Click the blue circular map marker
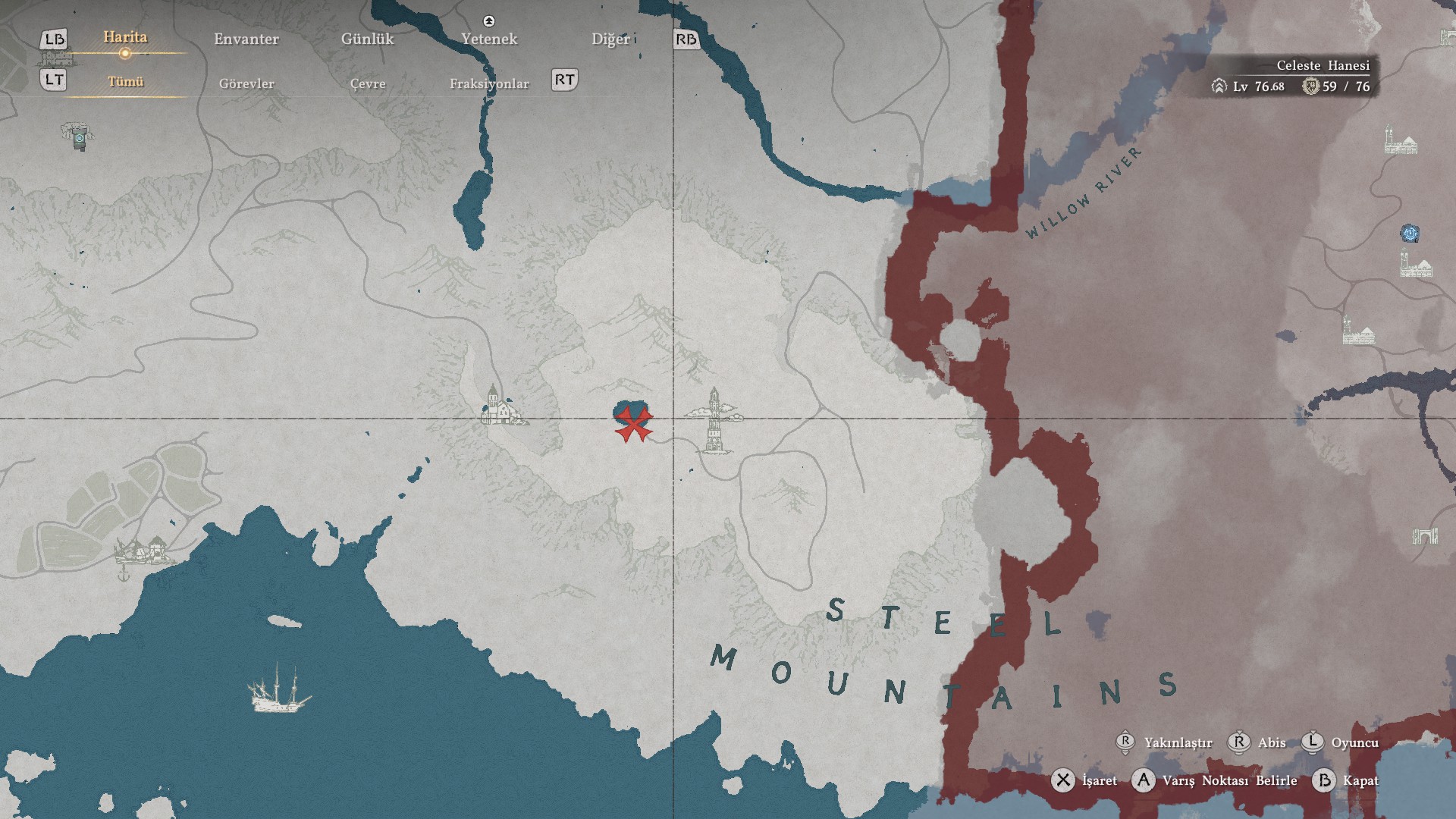1456x819 pixels. coord(1410,234)
